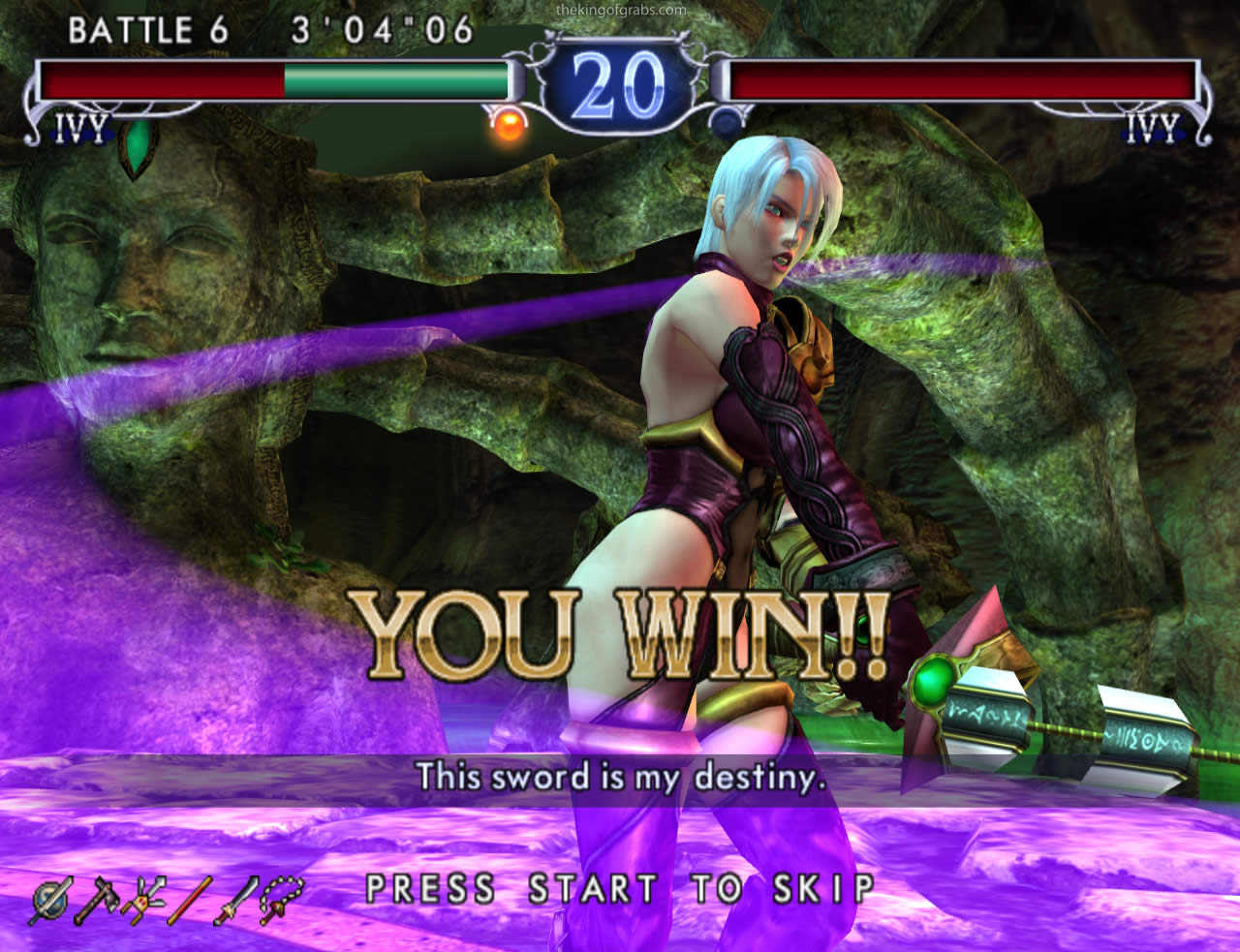This screenshot has height=952, width=1240.
Task: Click the curved sabre weapon icon
Action: (x=235, y=901)
